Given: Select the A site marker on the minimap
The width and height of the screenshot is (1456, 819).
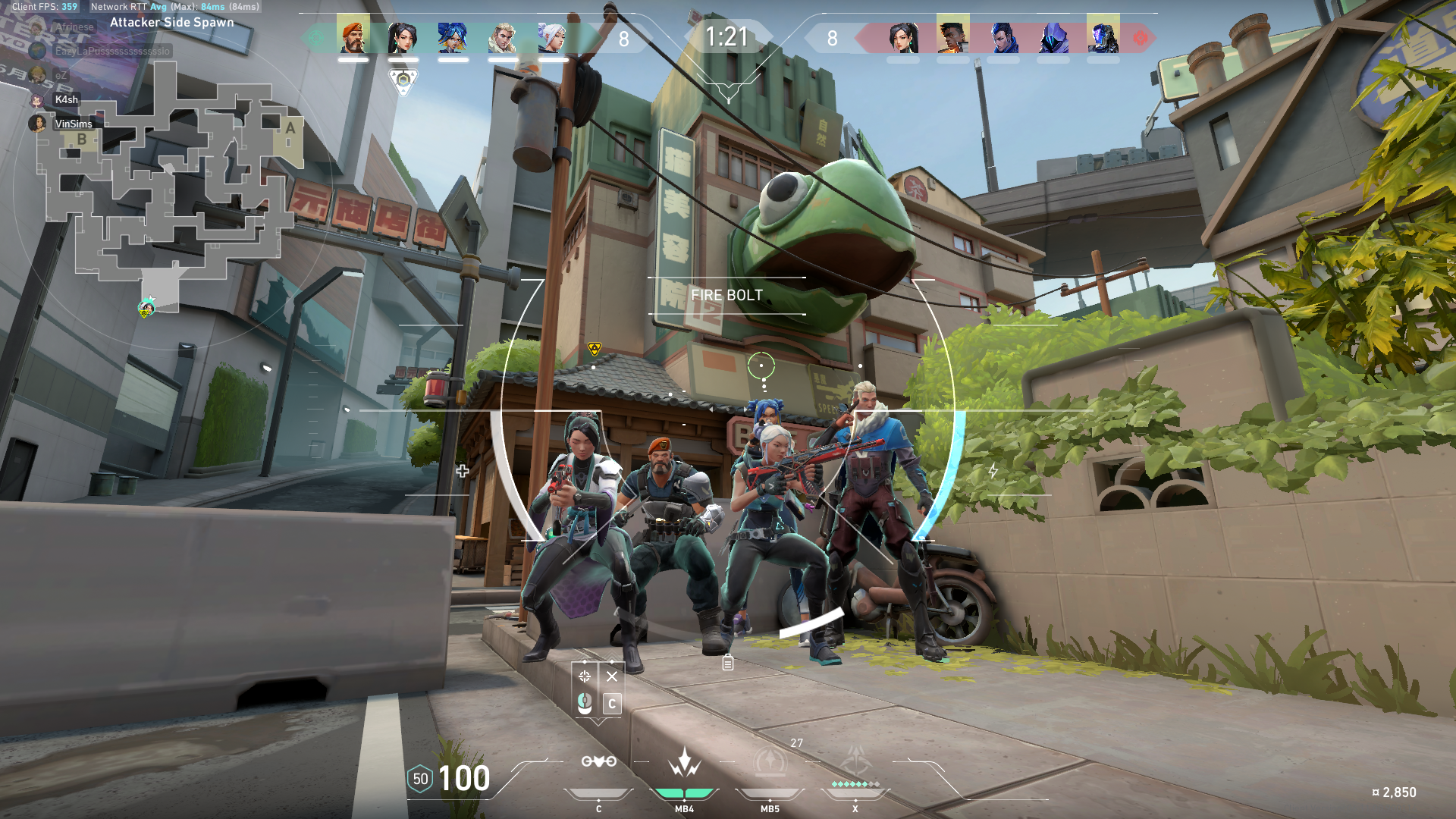Looking at the screenshot, I should tap(290, 129).
